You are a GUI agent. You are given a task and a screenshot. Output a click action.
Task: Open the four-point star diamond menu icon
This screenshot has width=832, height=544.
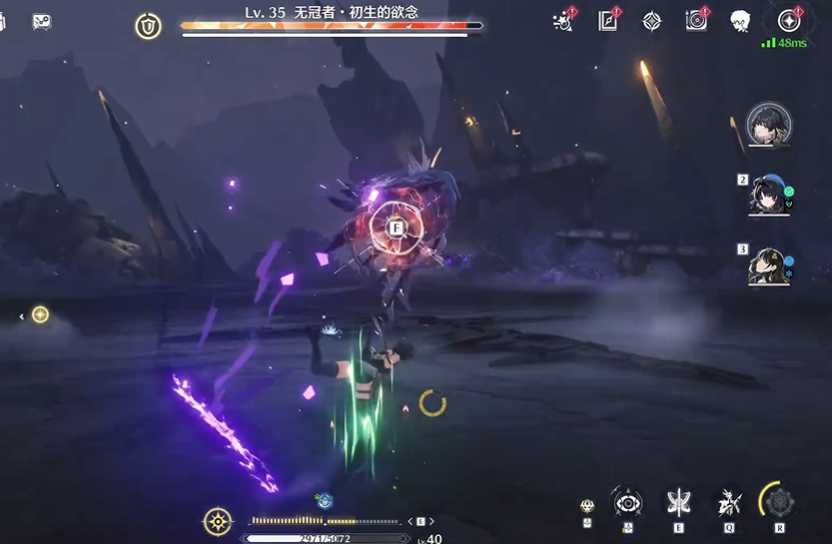652,20
